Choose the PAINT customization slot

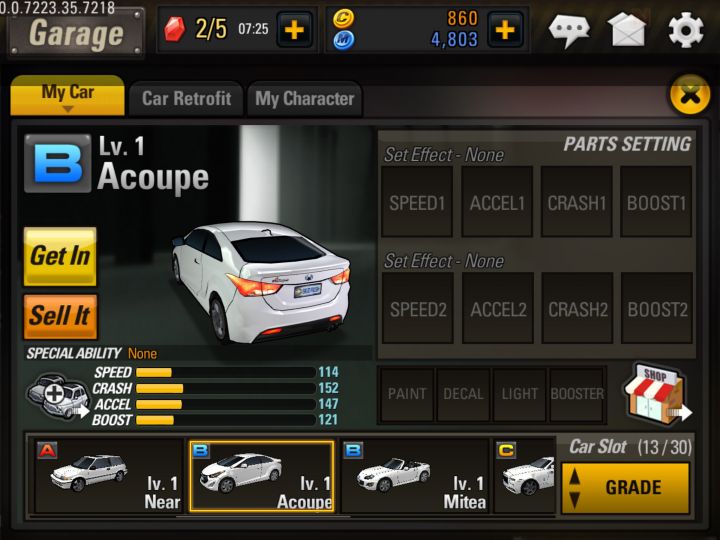point(406,394)
